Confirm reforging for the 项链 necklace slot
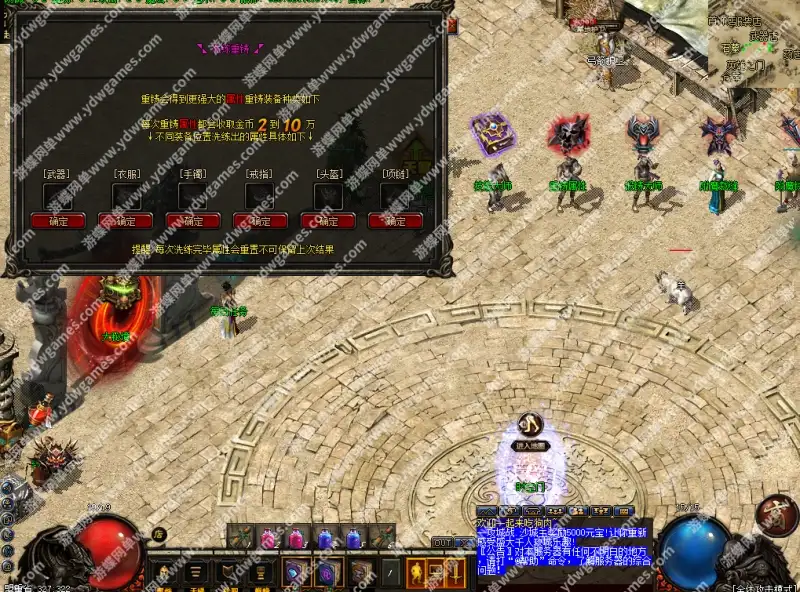800x592 pixels. click(395, 221)
